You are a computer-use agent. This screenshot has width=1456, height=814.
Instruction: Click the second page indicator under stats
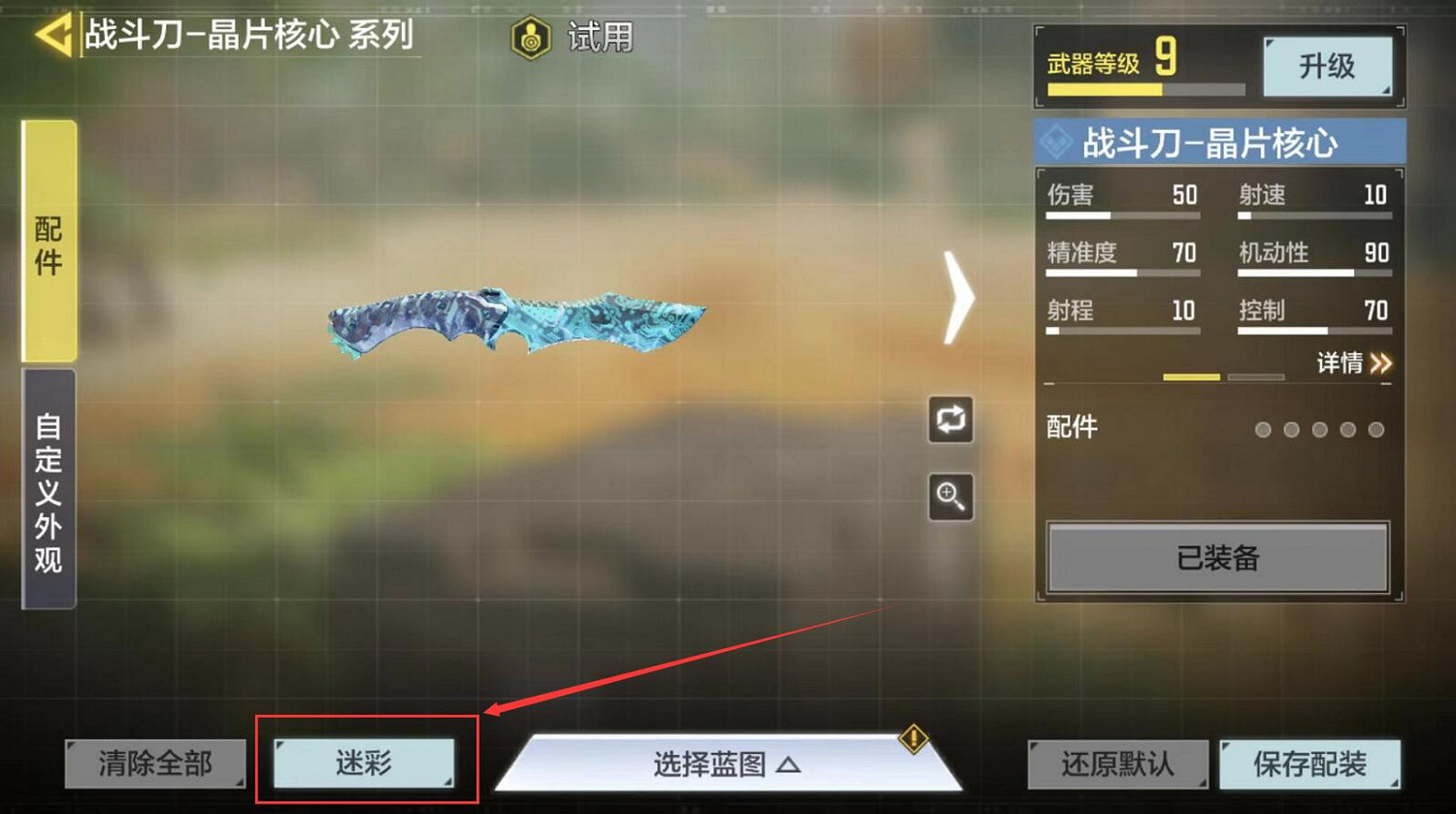1257,376
